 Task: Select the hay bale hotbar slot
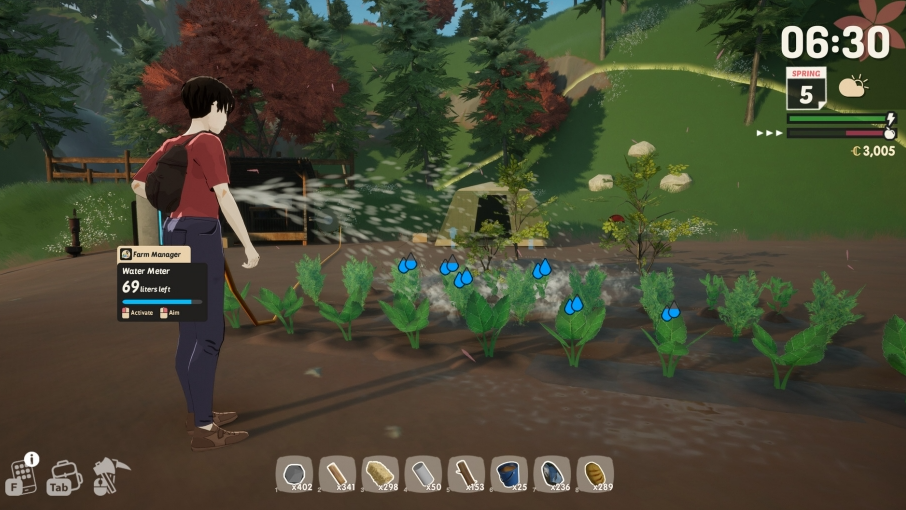(x=381, y=474)
